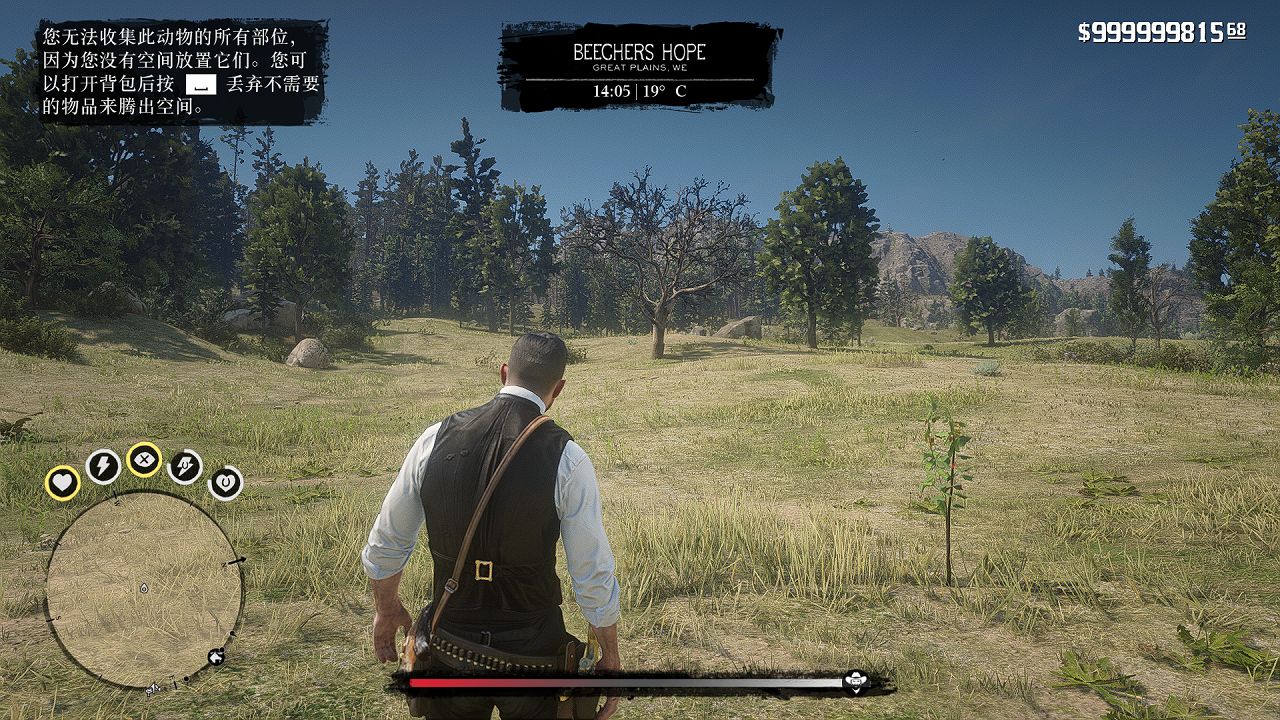Open the circular minimap
Image resolution: width=1280 pixels, height=720 pixels.
point(144,589)
